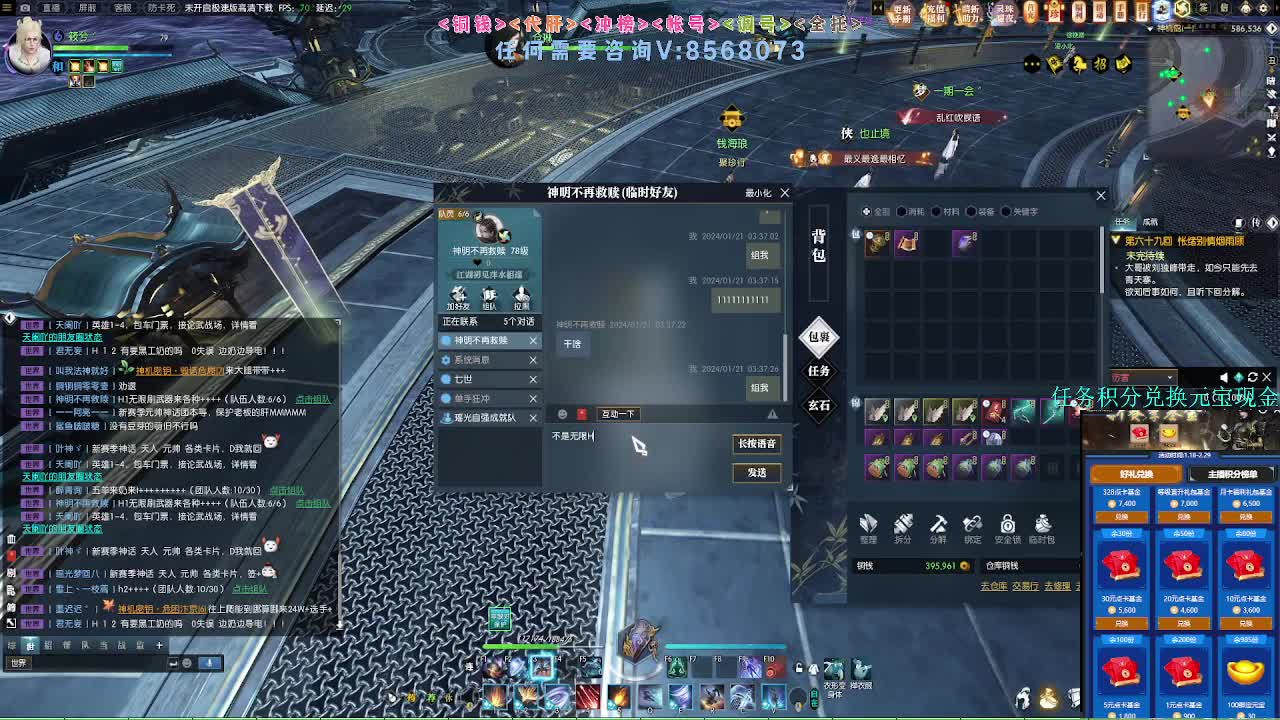This screenshot has width=1280, height=720.
Task: Select the 临时包 temporary bag icon
Action: 1043,528
